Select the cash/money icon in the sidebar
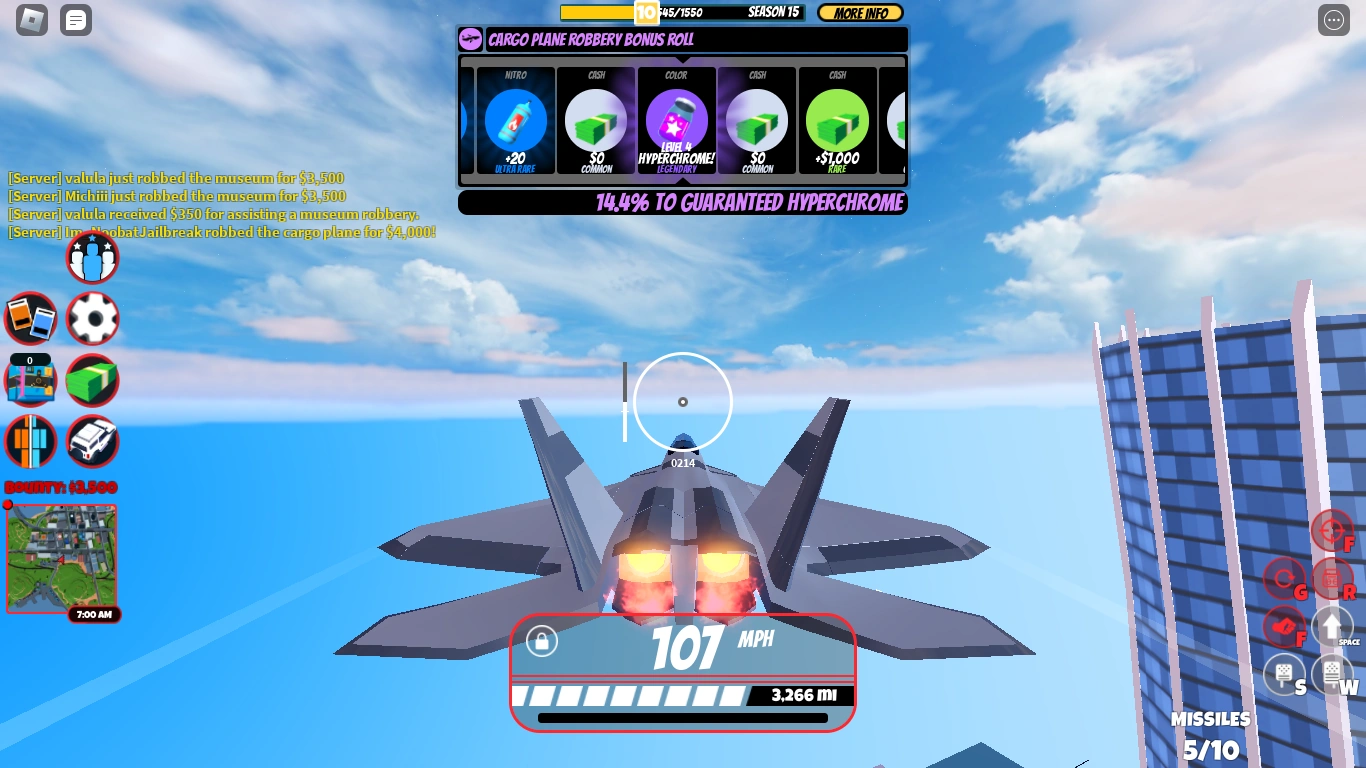This screenshot has height=768, width=1366. 92,380
